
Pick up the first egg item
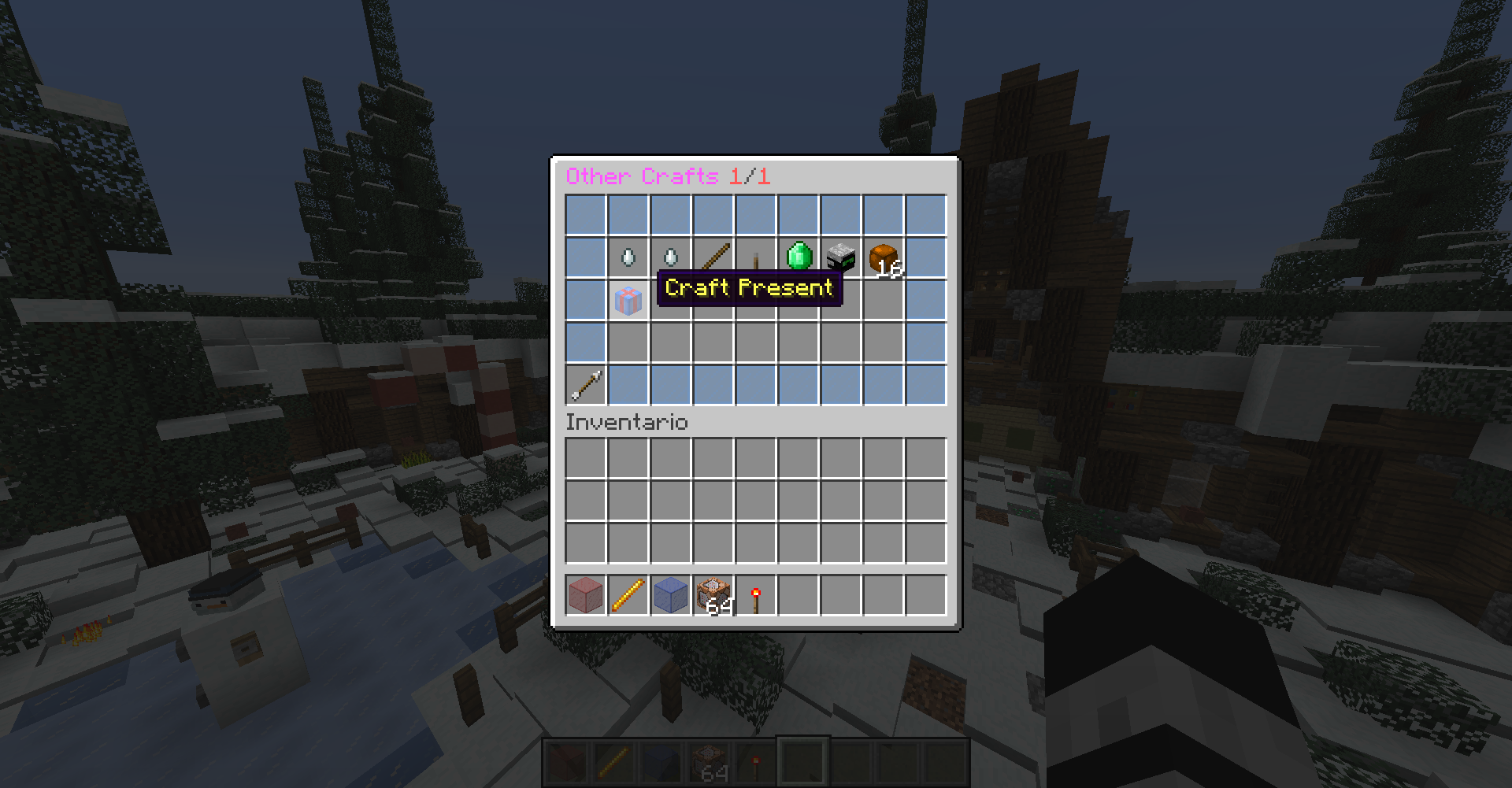tap(628, 256)
